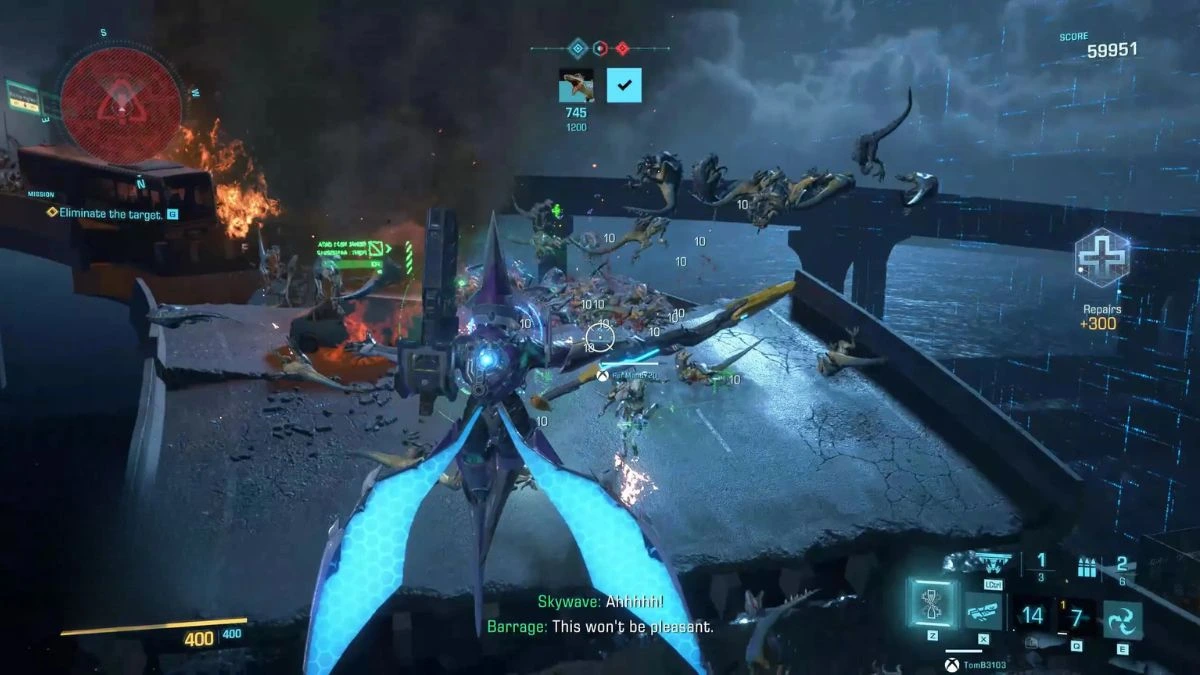The height and width of the screenshot is (675, 1200).
Task: Click the blue diamond progress marker
Action: [577, 47]
